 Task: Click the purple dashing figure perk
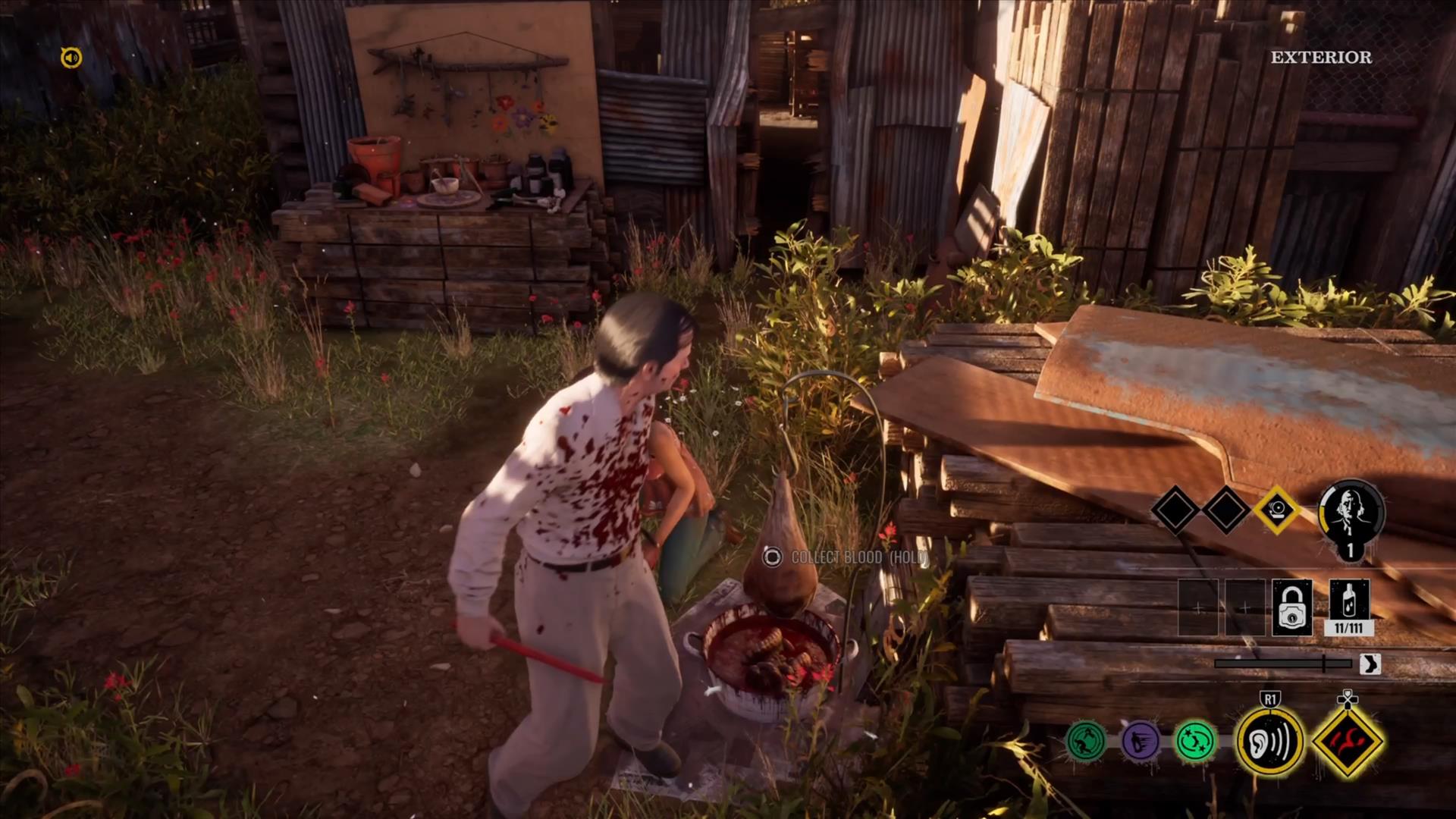point(1140,740)
